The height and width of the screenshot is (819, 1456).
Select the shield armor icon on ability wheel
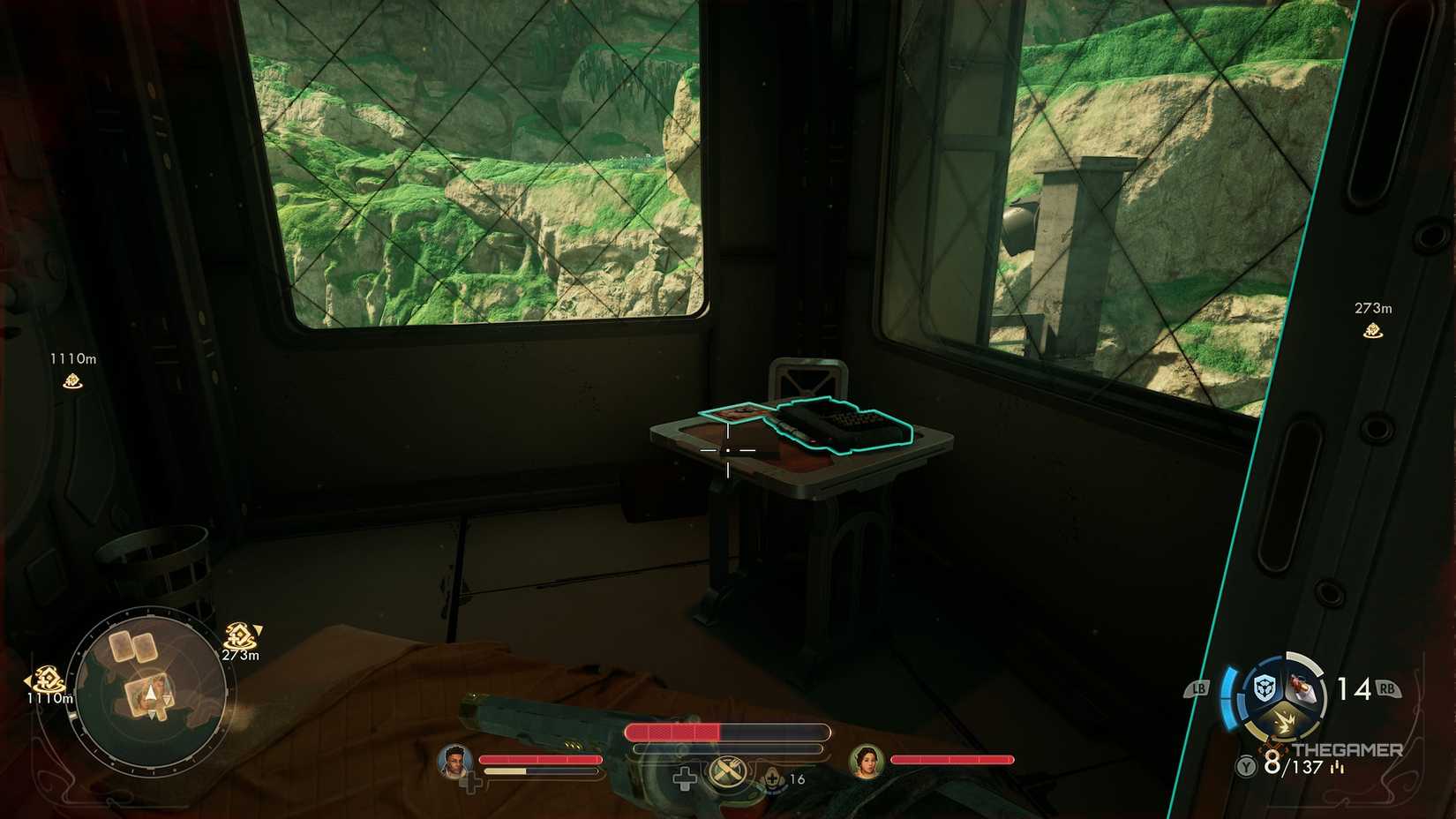click(1265, 688)
